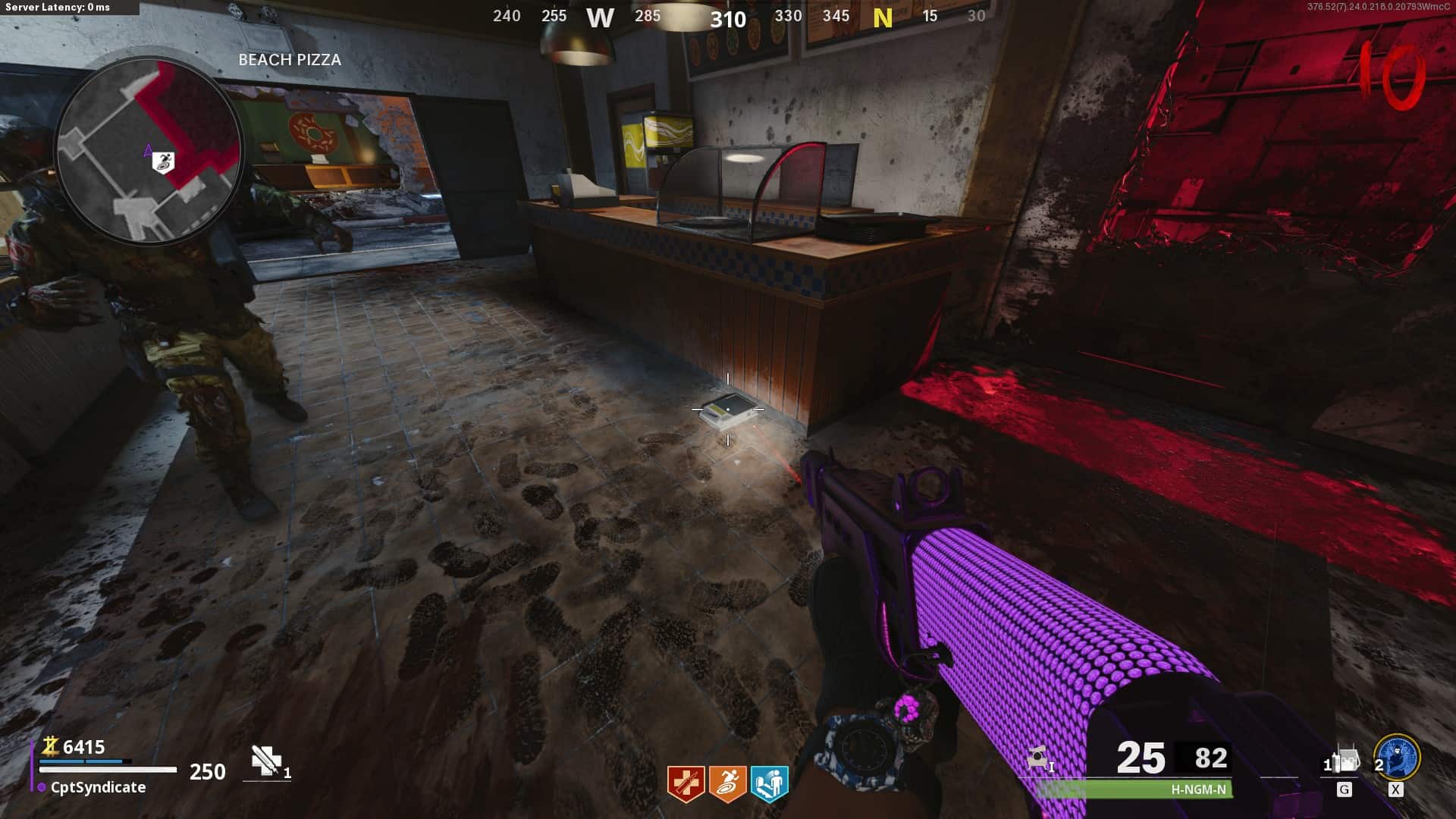Image resolution: width=1456 pixels, height=819 pixels.
Task: Choose the blue Tombstone Soda perk icon
Action: (x=769, y=783)
